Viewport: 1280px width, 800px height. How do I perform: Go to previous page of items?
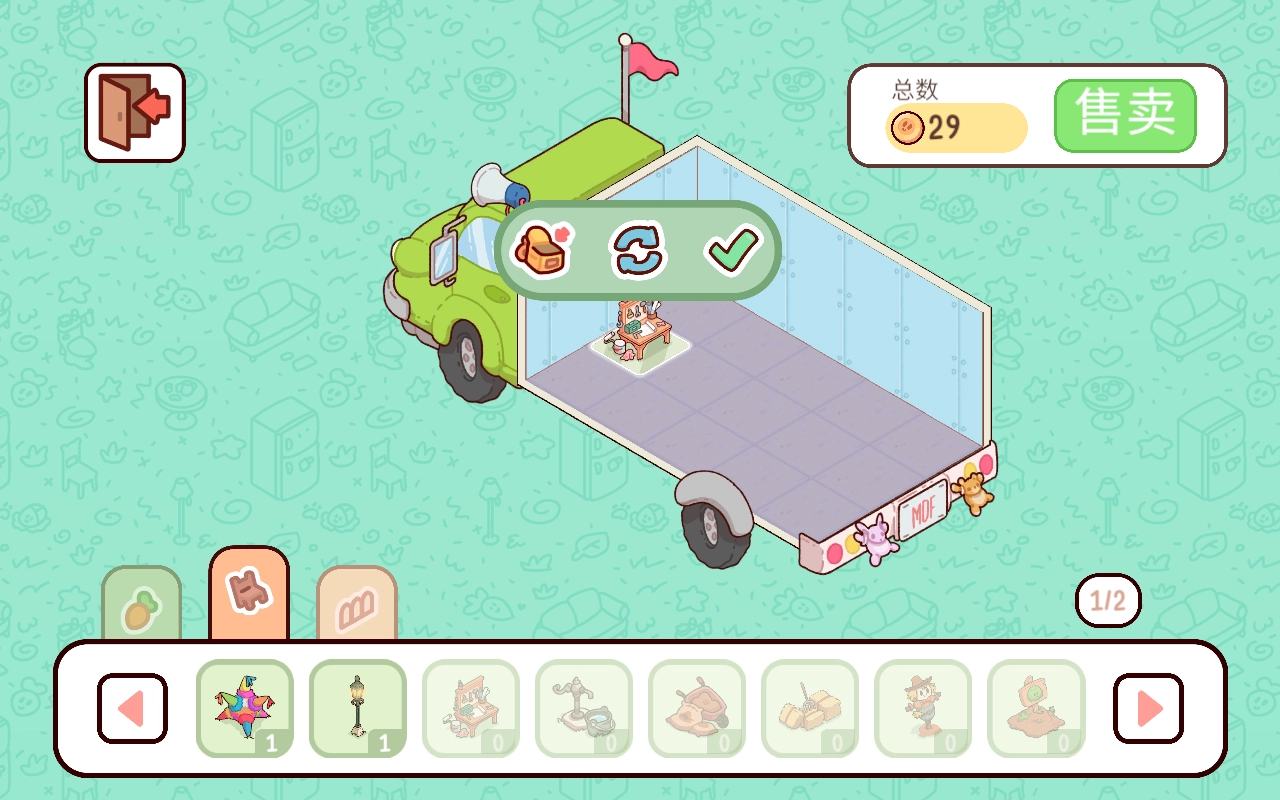(132, 708)
